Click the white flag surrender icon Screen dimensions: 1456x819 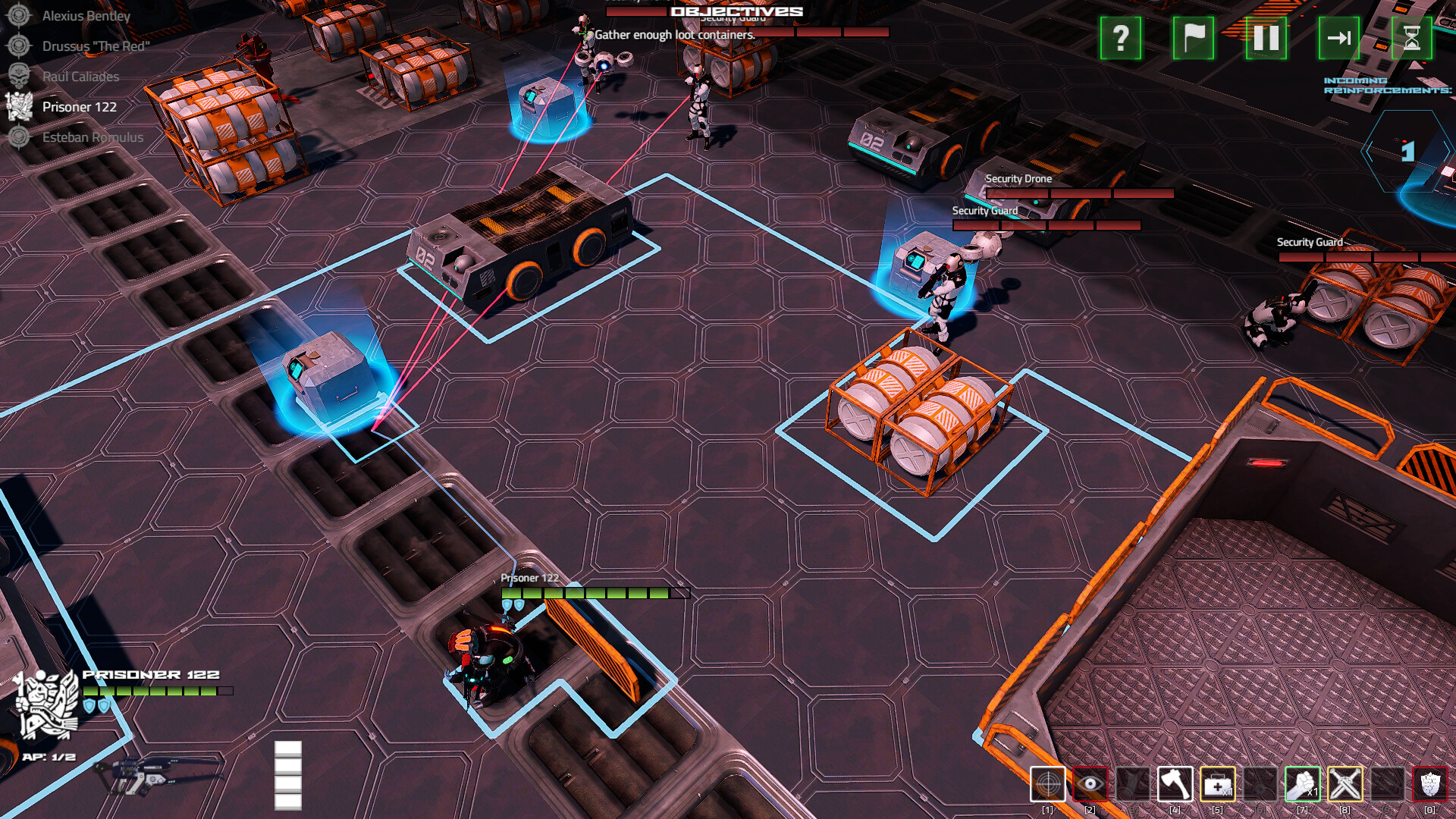pyautogui.click(x=1193, y=39)
